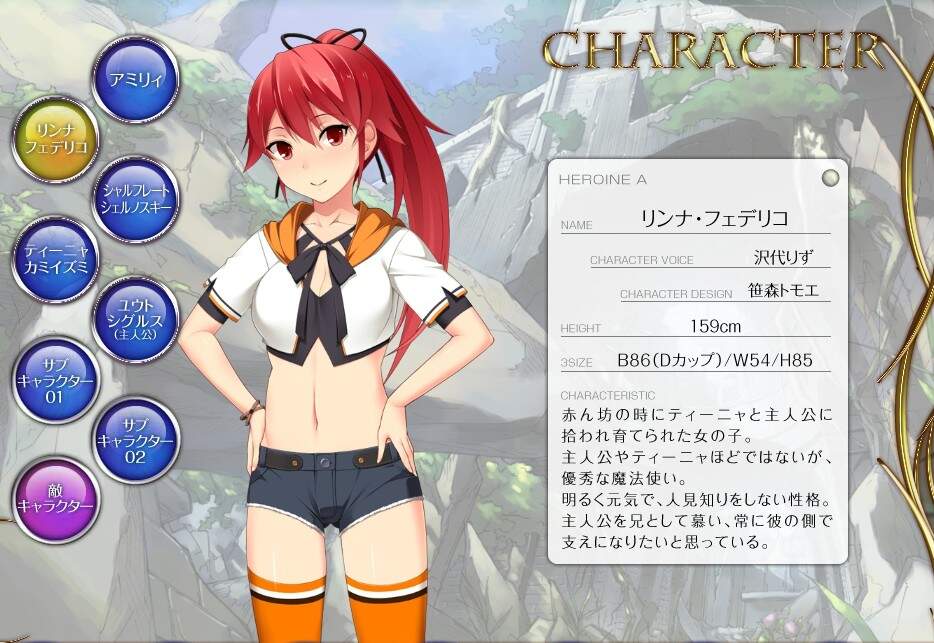View サブキャラクター02 page
The image size is (934, 643).
click(135, 440)
